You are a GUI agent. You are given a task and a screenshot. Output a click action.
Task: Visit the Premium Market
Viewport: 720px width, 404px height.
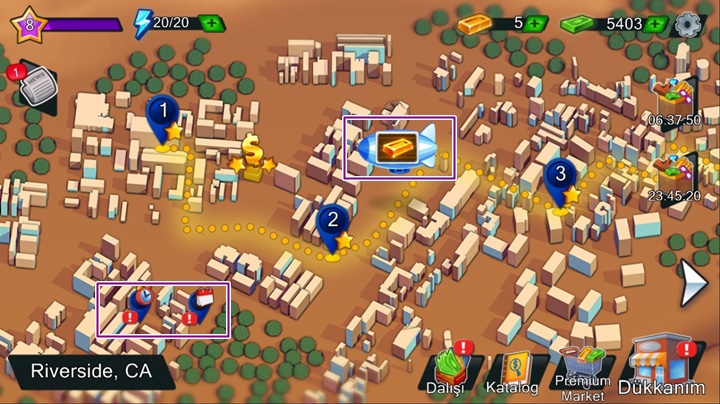point(583,370)
